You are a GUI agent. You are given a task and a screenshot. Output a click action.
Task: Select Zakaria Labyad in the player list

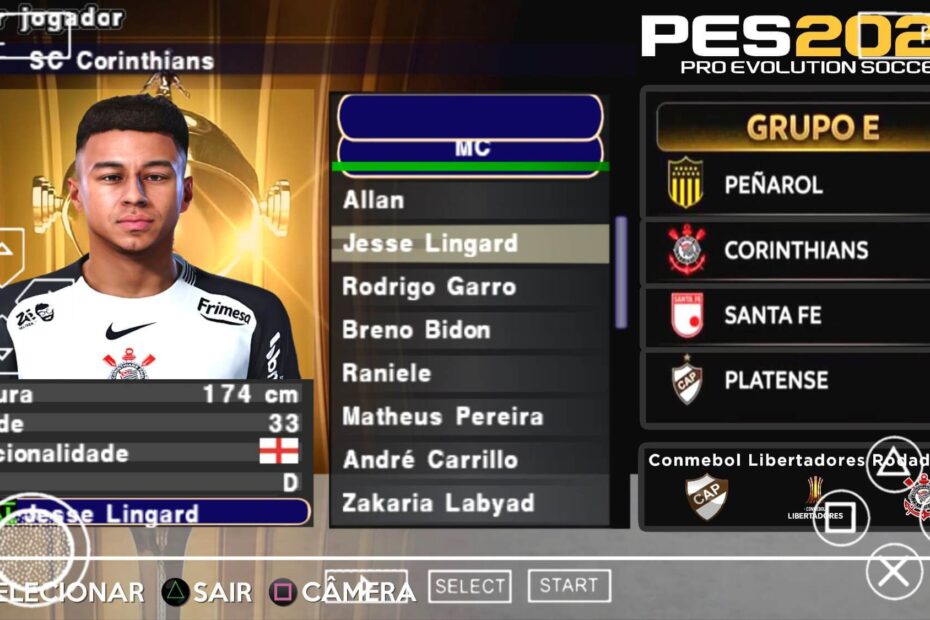click(x=470, y=503)
